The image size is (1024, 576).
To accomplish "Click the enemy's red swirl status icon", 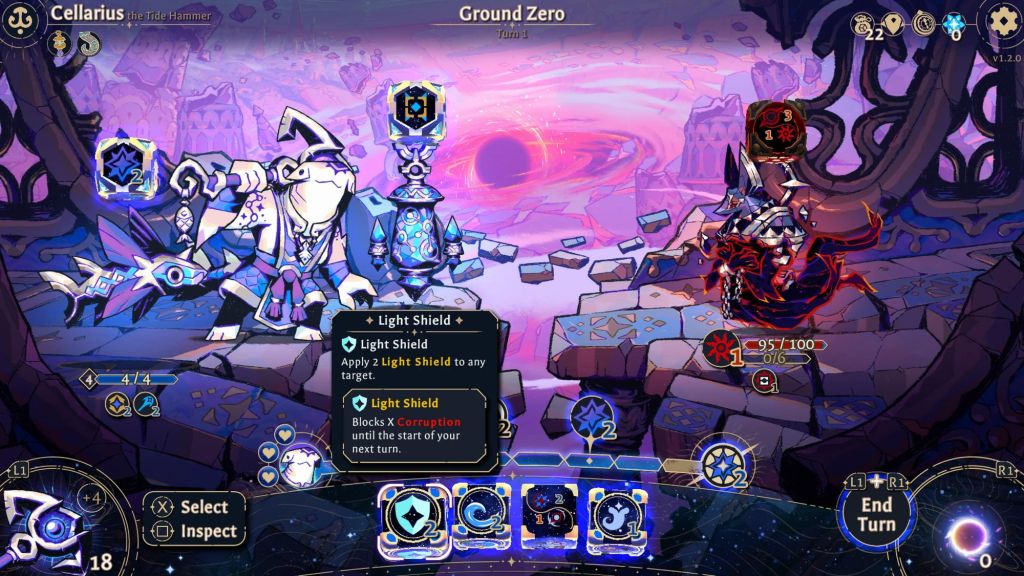I will [x=766, y=381].
